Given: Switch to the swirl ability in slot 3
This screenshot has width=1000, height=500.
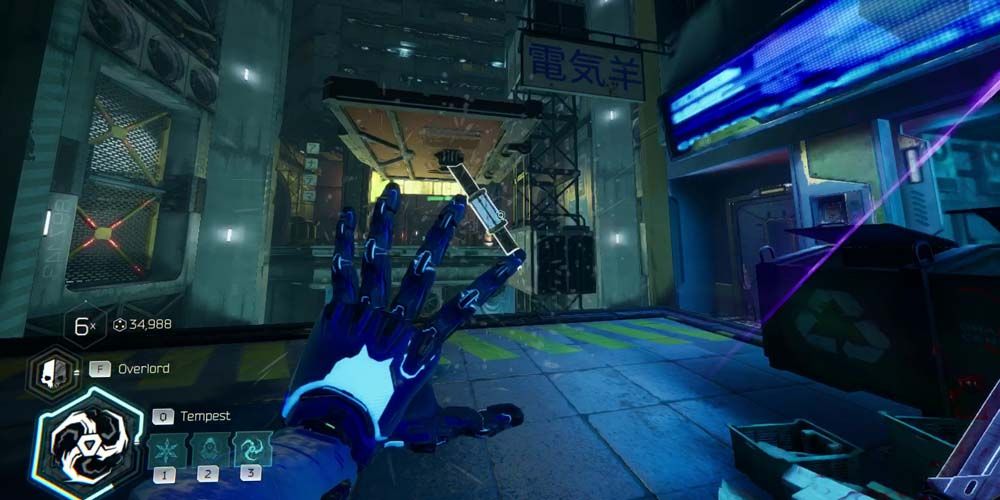Looking at the screenshot, I should [252, 449].
